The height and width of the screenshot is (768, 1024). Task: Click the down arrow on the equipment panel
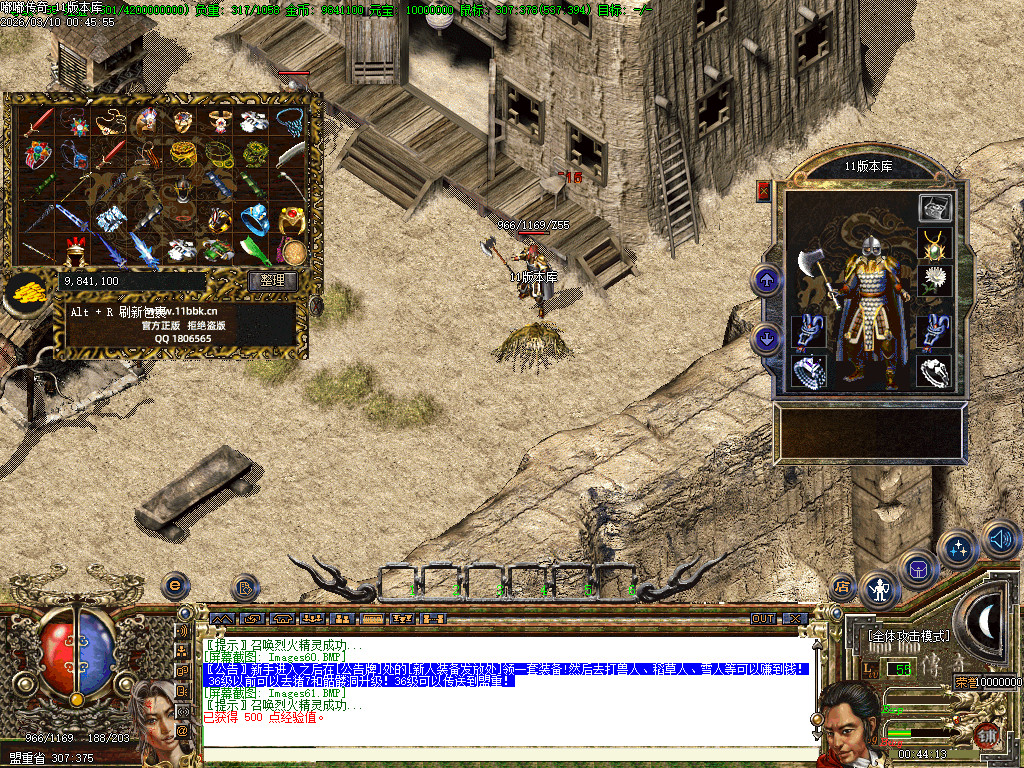coord(767,338)
